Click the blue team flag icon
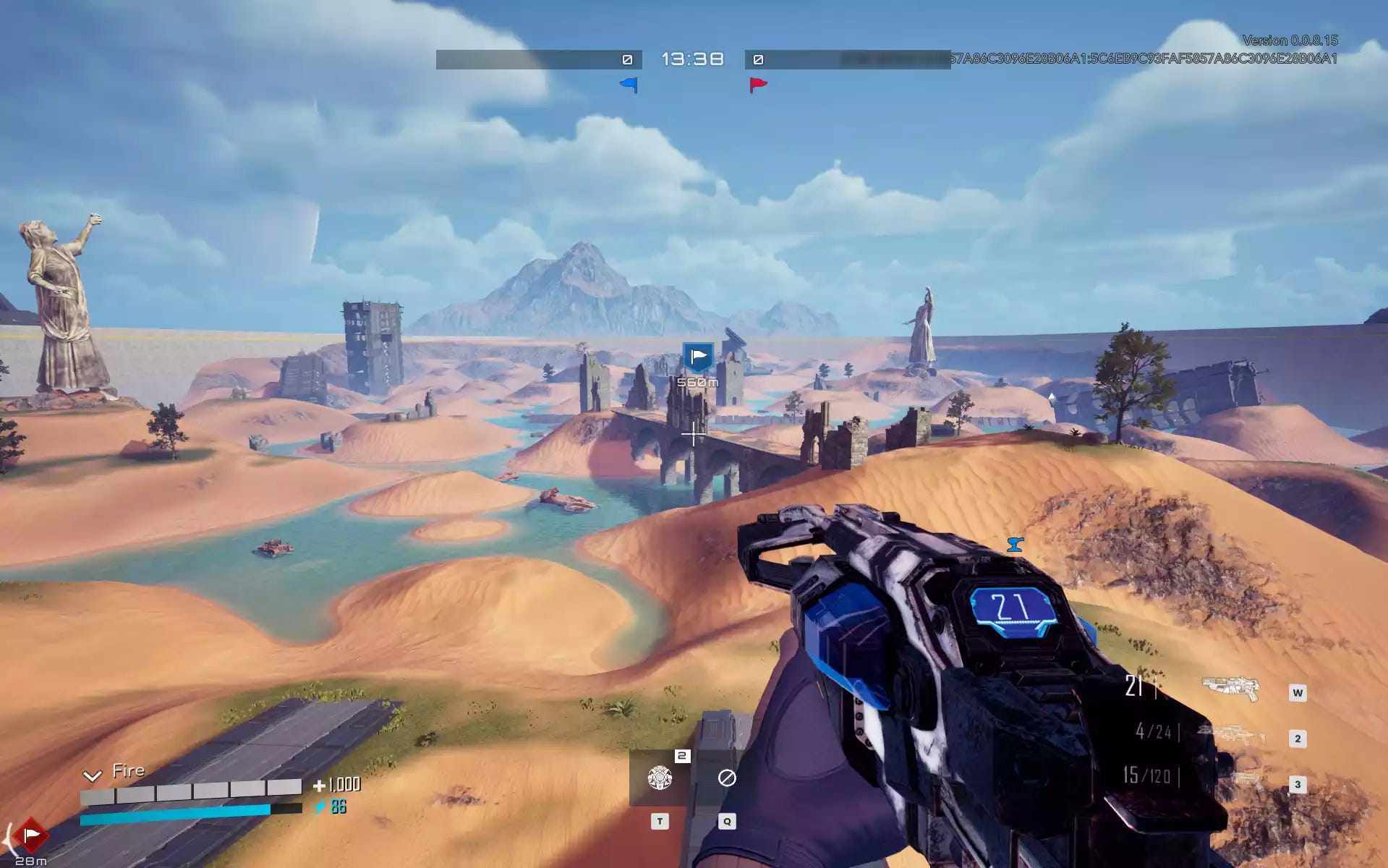Image resolution: width=1388 pixels, height=868 pixels. pyautogui.click(x=629, y=85)
